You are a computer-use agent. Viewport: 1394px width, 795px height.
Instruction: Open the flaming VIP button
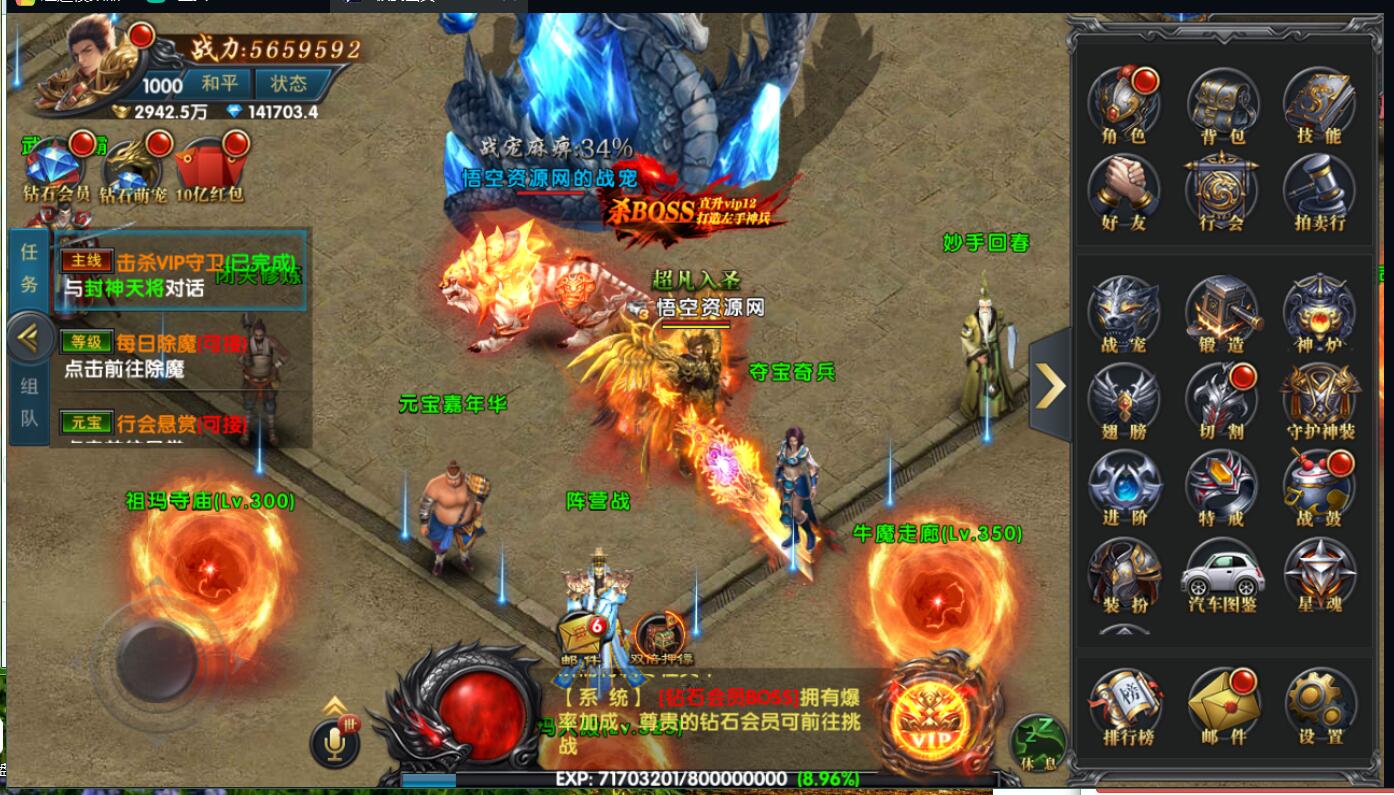(x=929, y=718)
